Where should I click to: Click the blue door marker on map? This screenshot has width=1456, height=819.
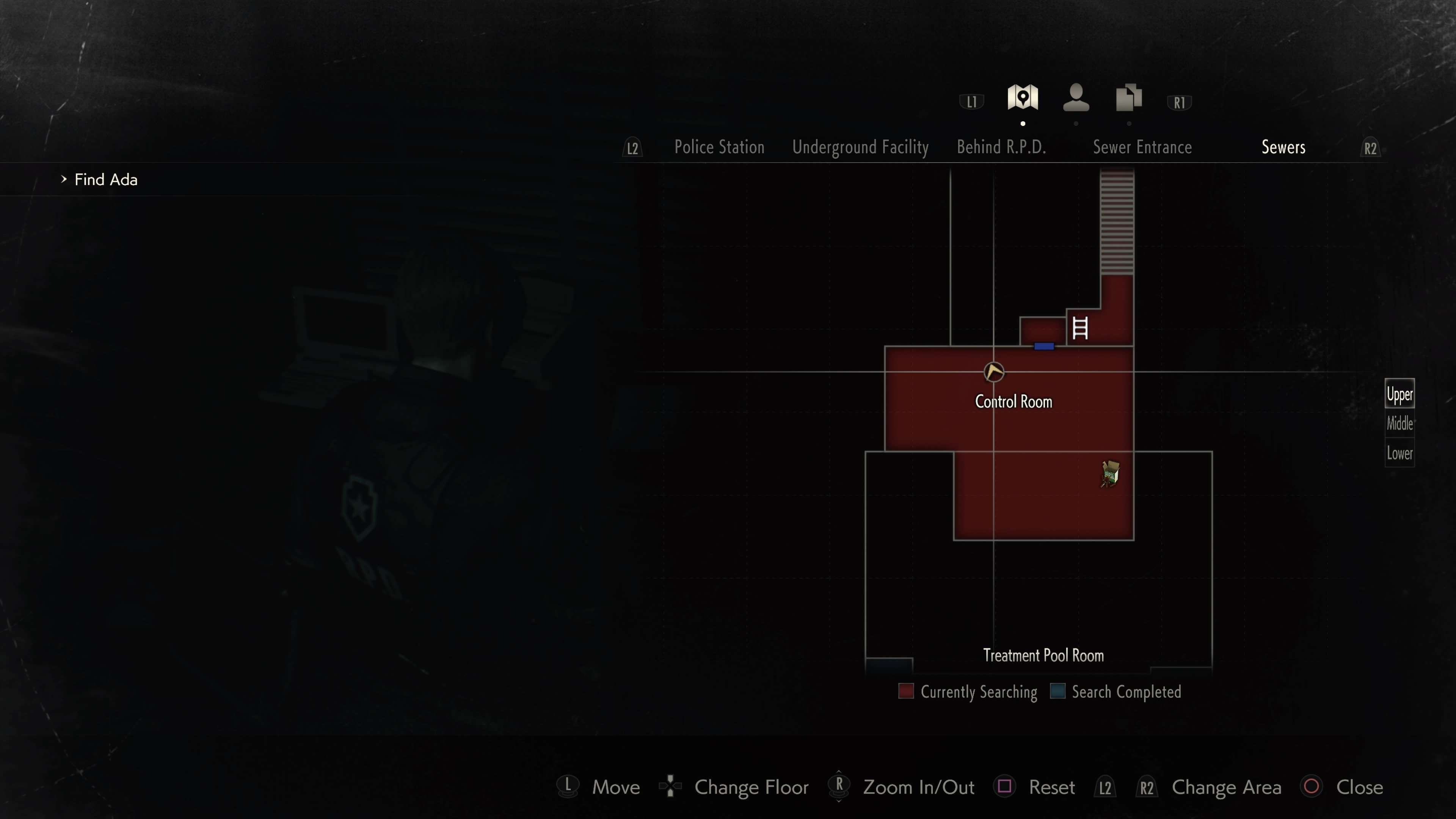(1044, 347)
